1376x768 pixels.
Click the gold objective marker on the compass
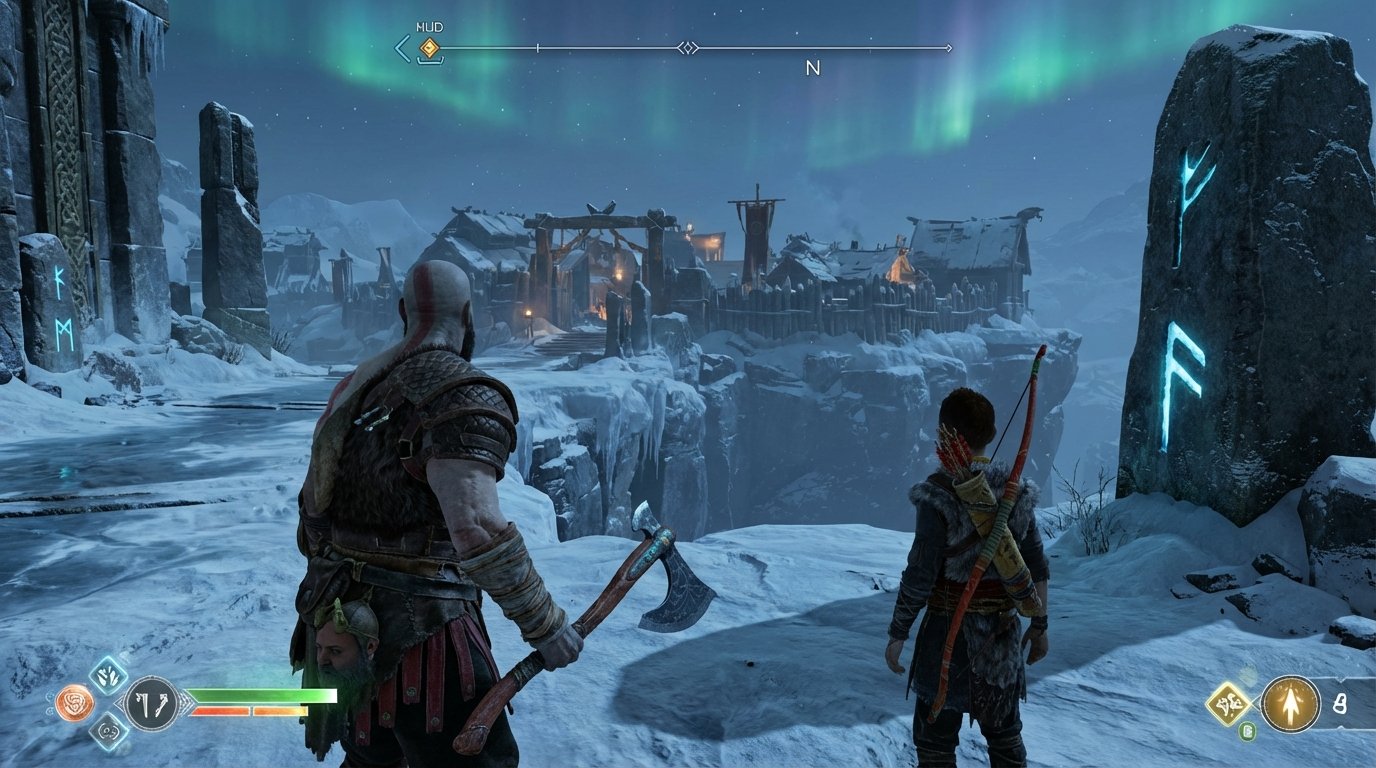tap(429, 47)
